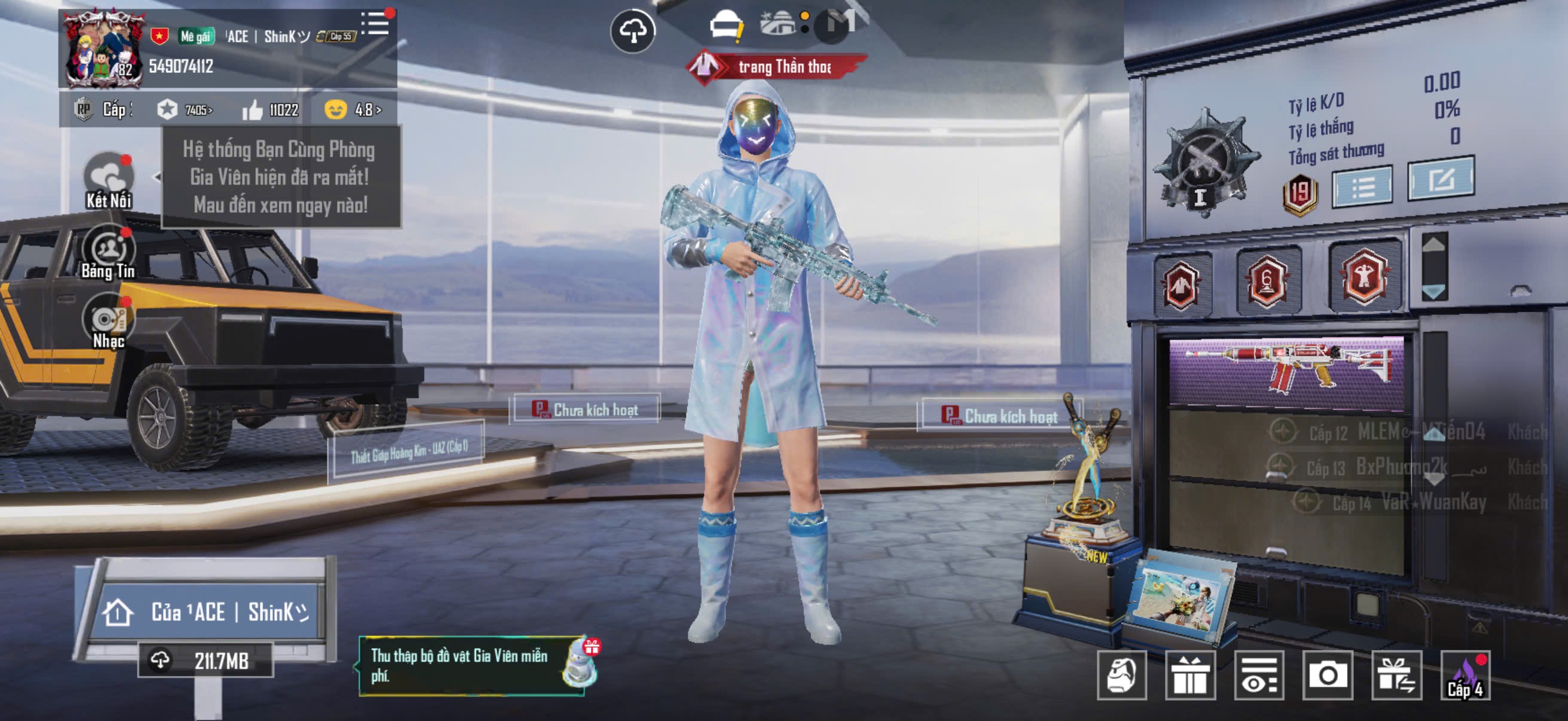The width and height of the screenshot is (1568, 721).
Task: Open the camera photo mode
Action: click(x=1328, y=675)
